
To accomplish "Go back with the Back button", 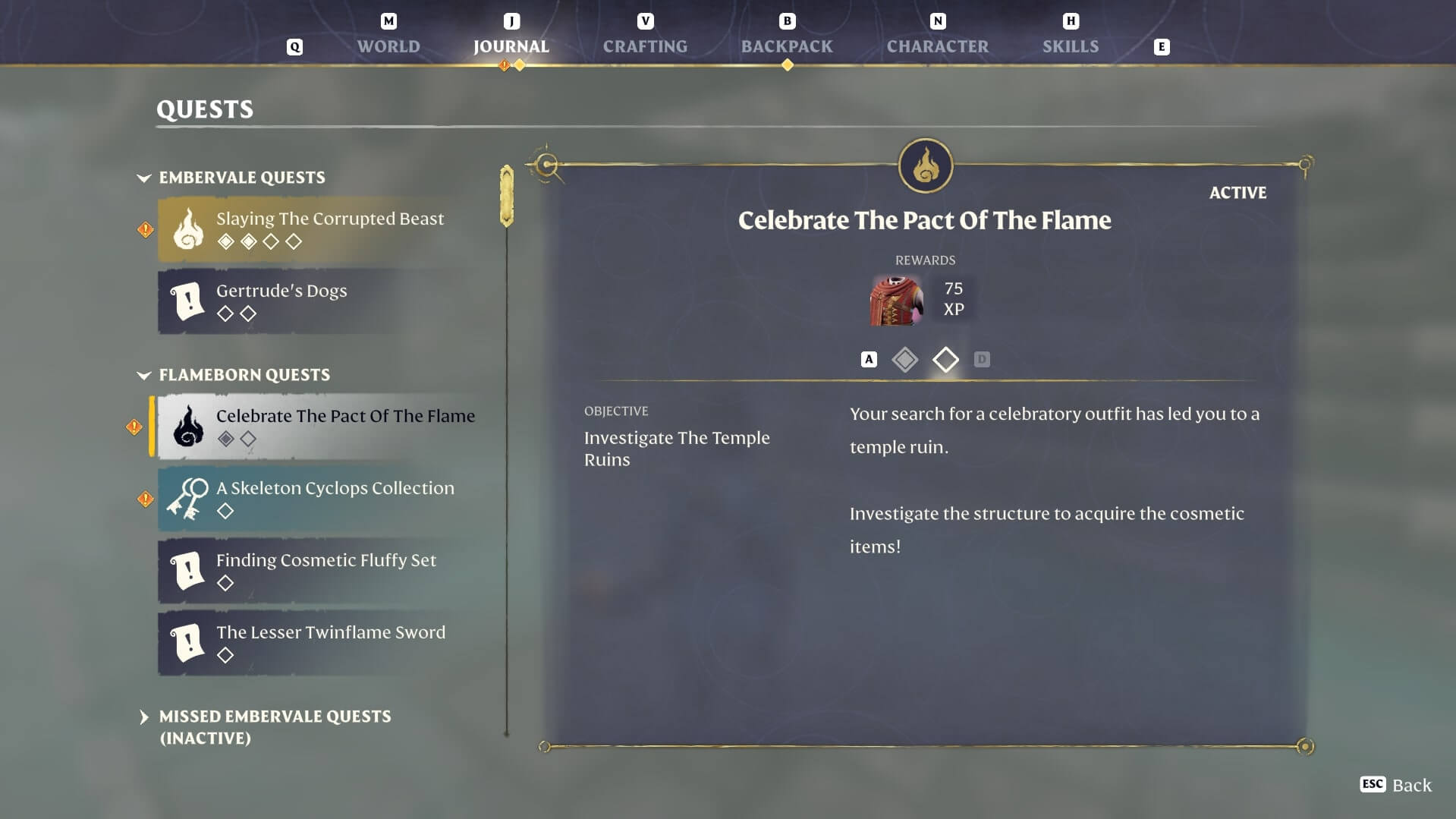I will (1396, 785).
